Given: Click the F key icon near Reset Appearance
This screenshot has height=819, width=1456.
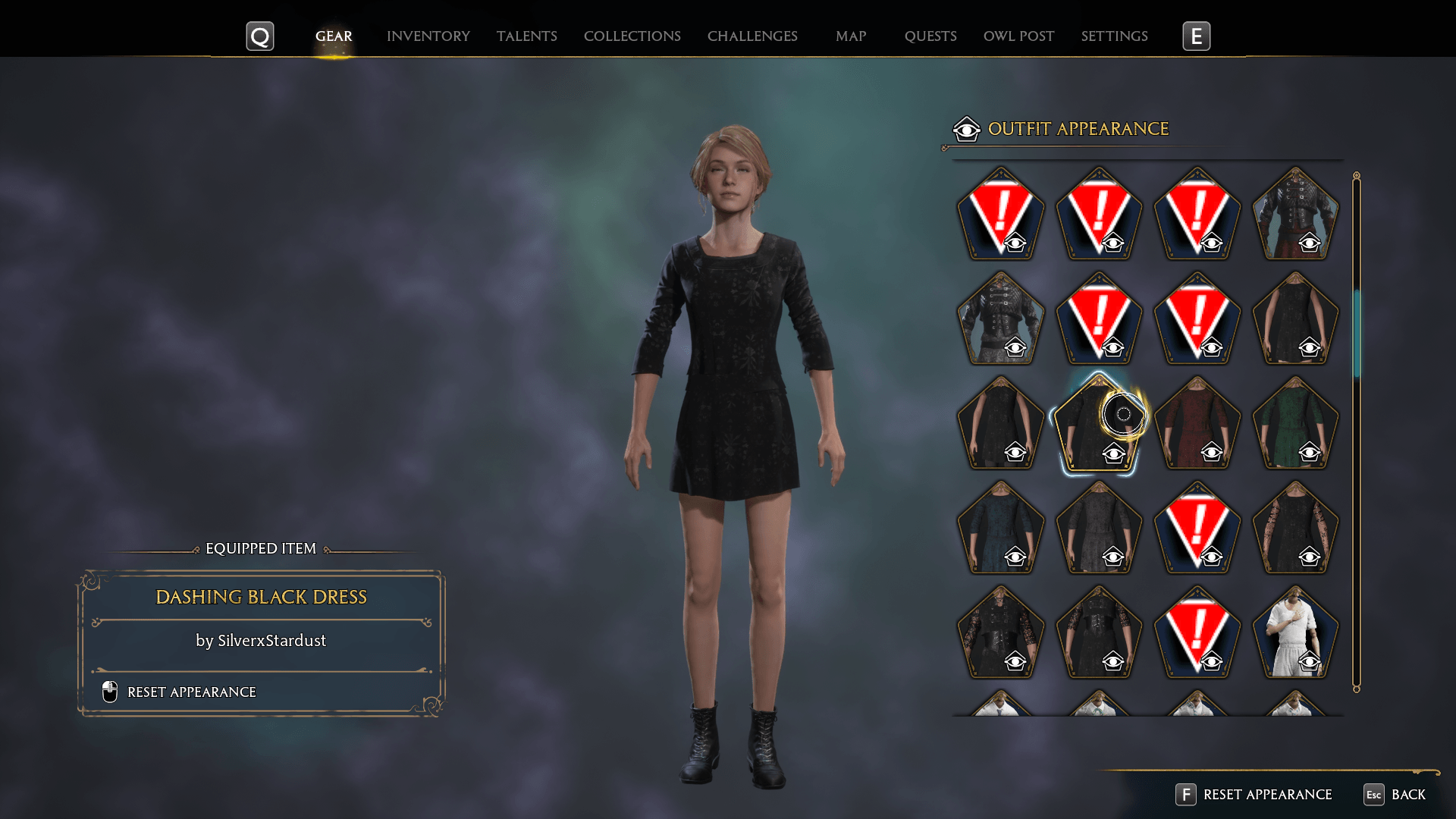Looking at the screenshot, I should (x=1185, y=795).
